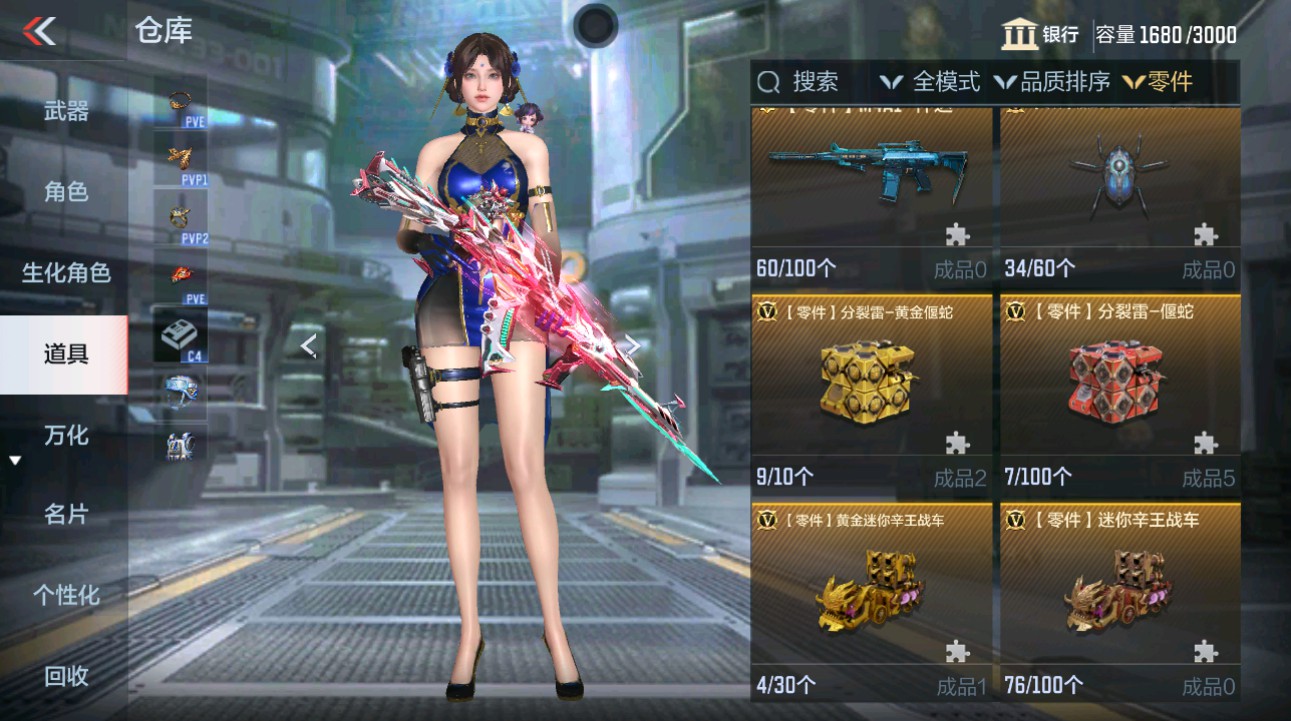Expand the 万化 sidebar section arrow
The image size is (1291, 721).
pyautogui.click(x=14, y=458)
